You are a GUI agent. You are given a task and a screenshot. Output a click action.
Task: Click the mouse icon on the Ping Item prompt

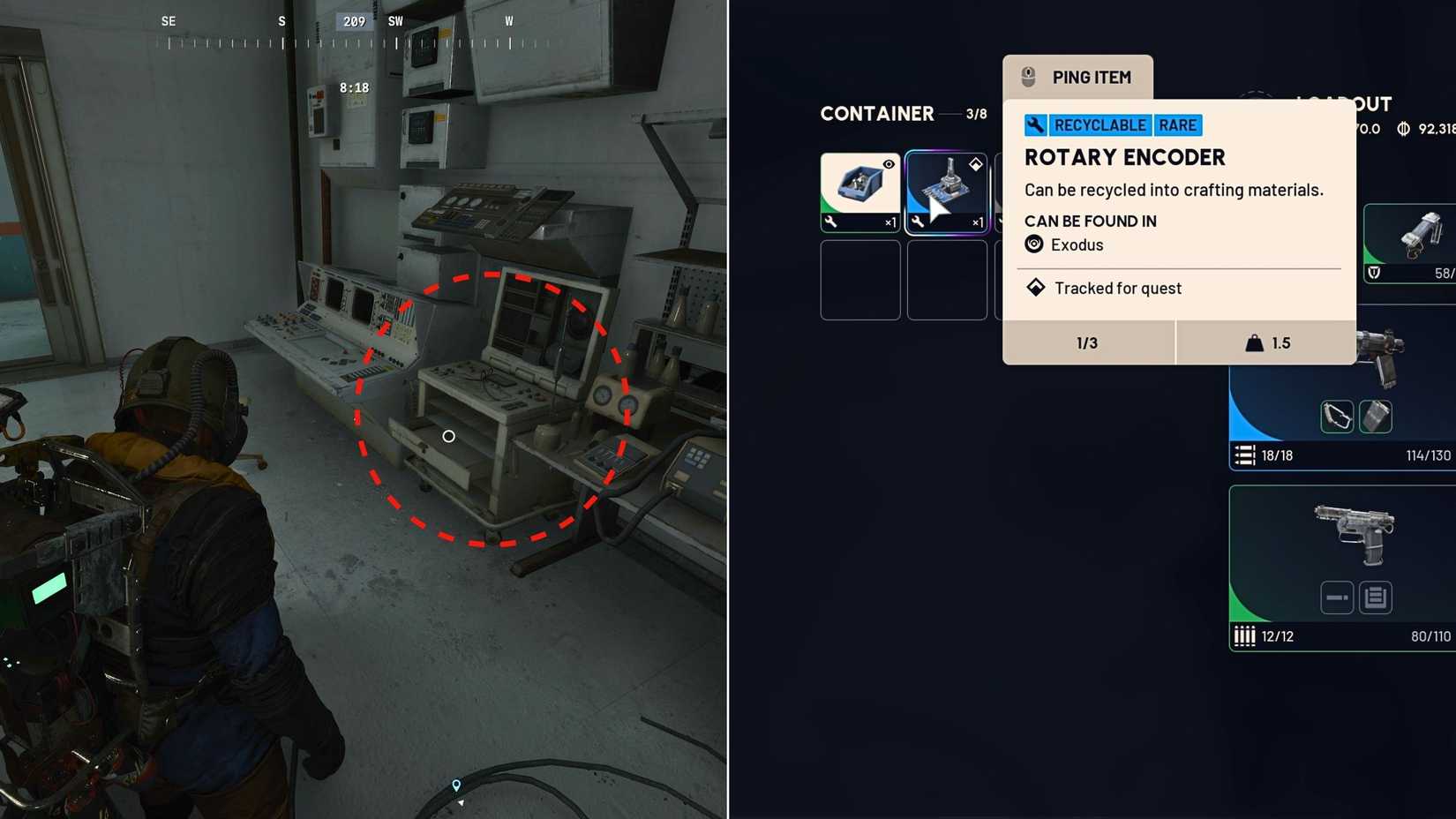point(1026,77)
